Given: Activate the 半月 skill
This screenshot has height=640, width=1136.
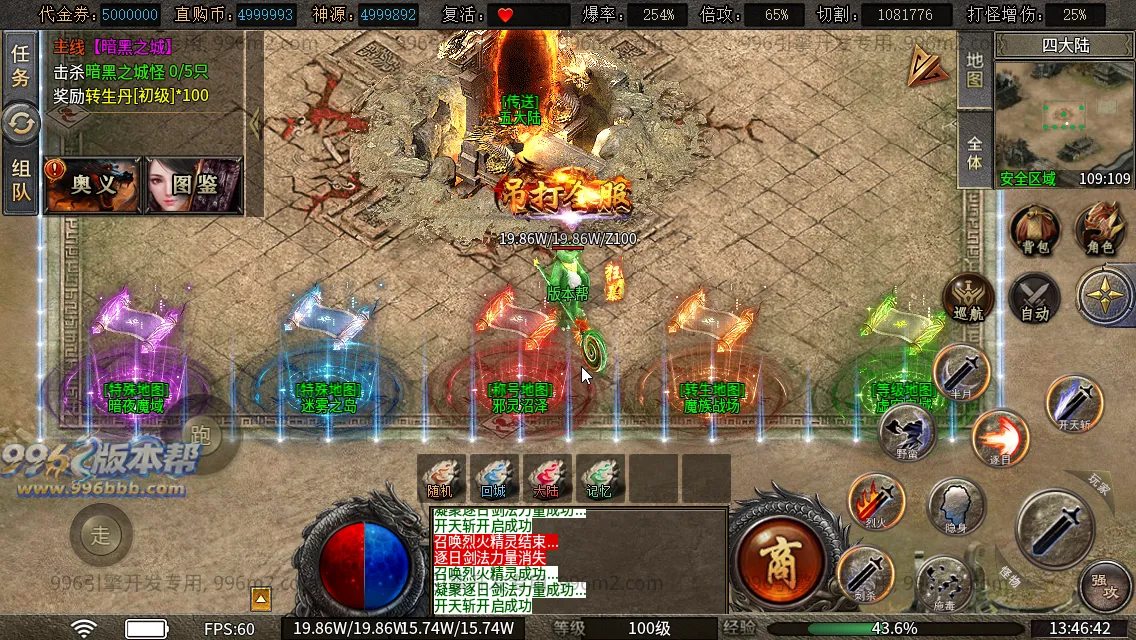Looking at the screenshot, I should pos(962,372).
